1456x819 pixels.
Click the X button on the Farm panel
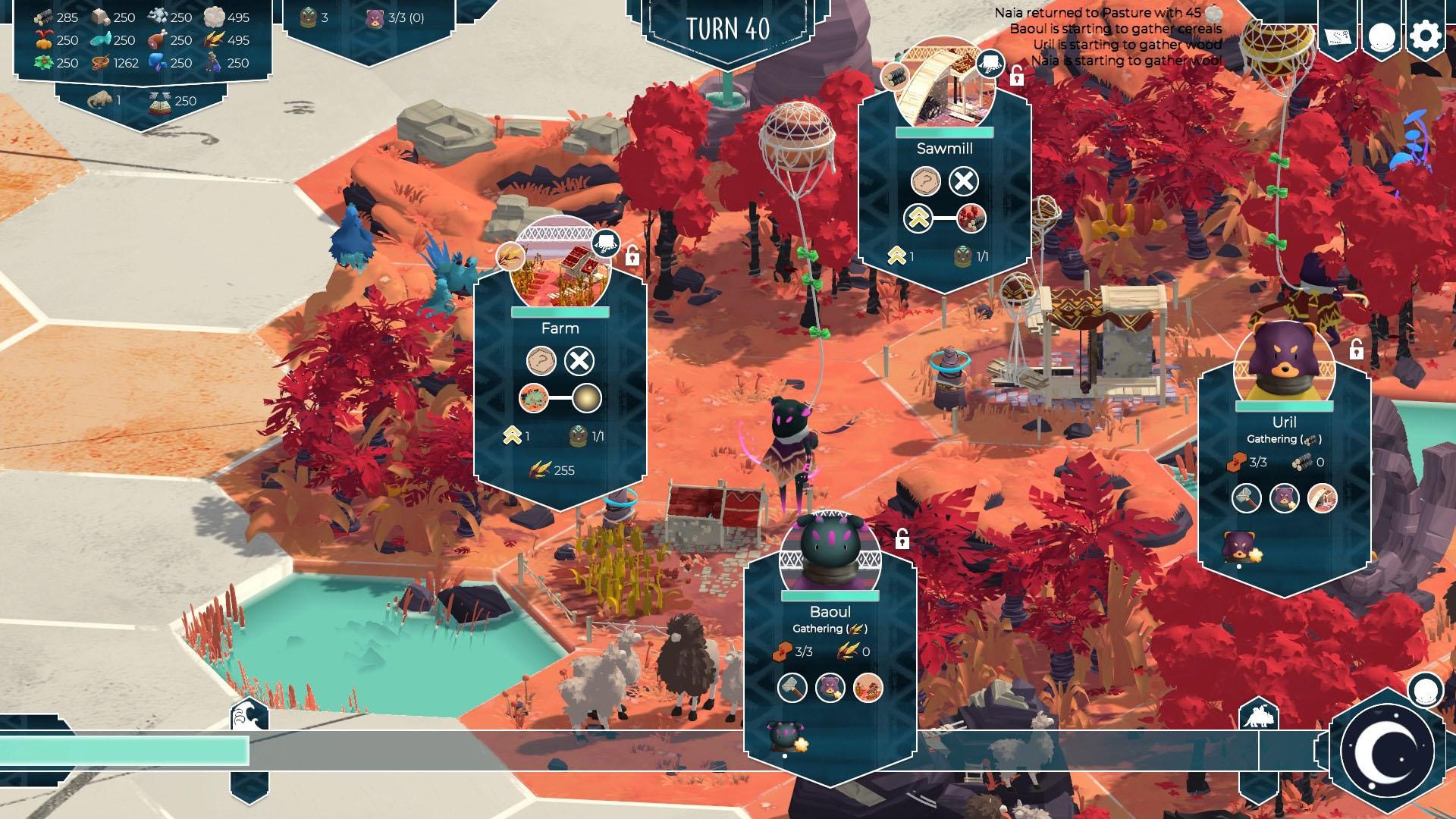click(x=579, y=361)
